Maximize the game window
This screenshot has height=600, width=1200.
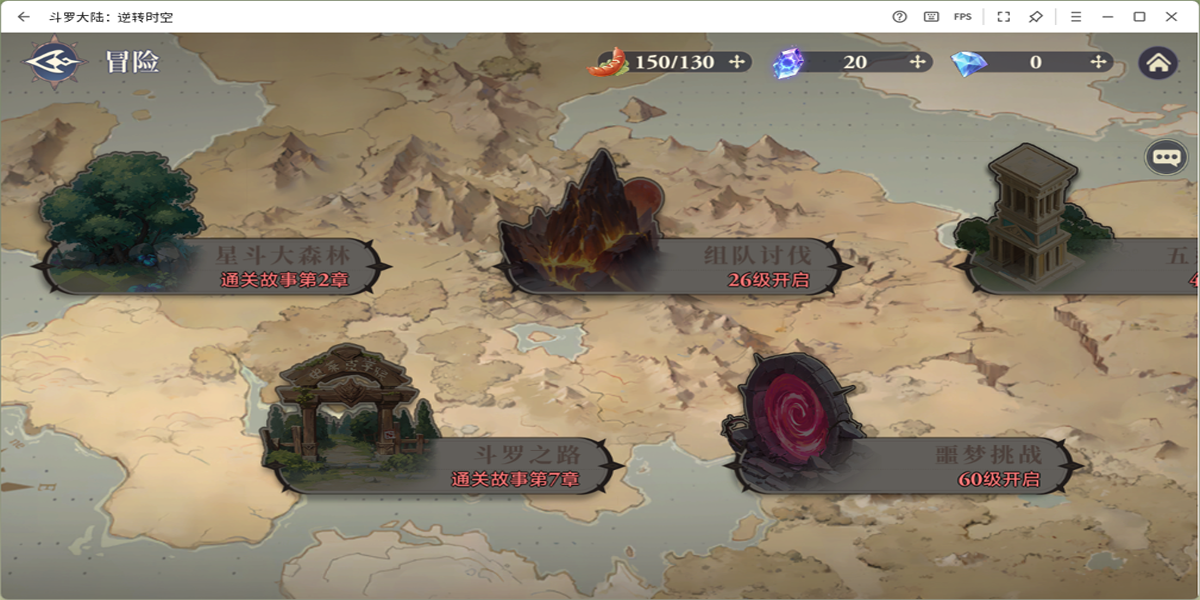click(1139, 17)
